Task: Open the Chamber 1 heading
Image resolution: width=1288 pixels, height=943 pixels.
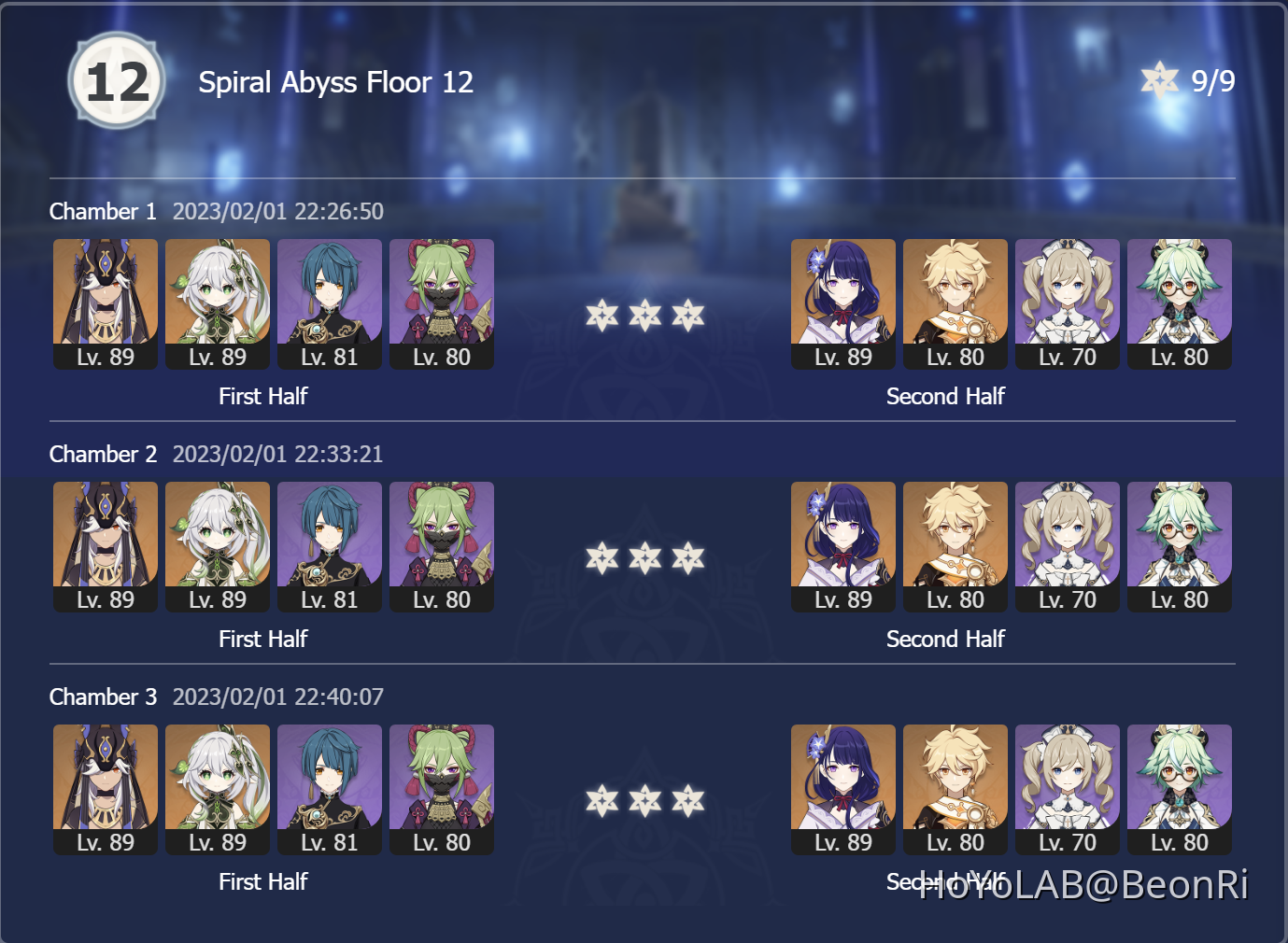Action: click(103, 211)
